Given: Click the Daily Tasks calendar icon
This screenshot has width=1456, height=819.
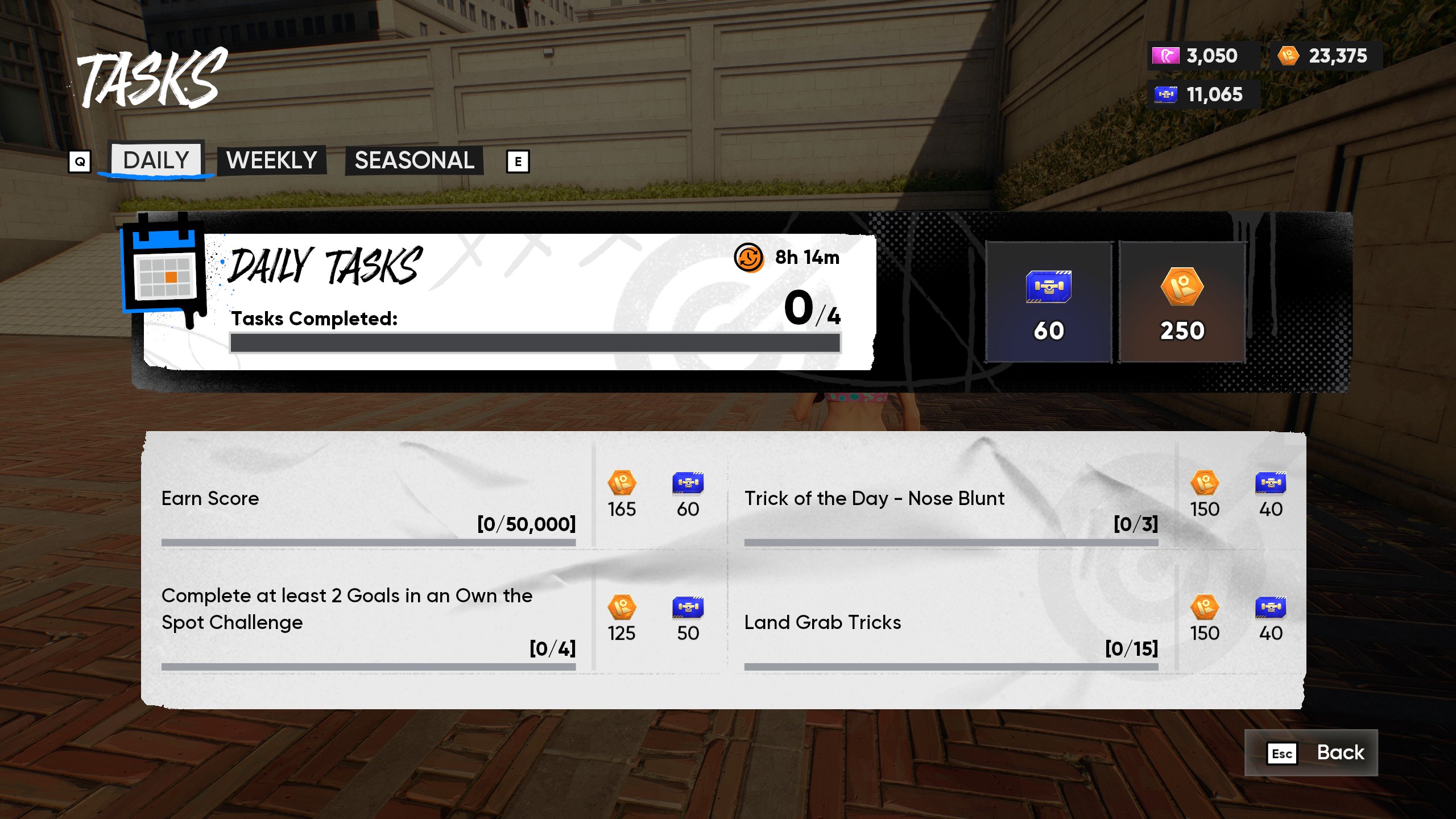Looking at the screenshot, I should pos(165,270).
